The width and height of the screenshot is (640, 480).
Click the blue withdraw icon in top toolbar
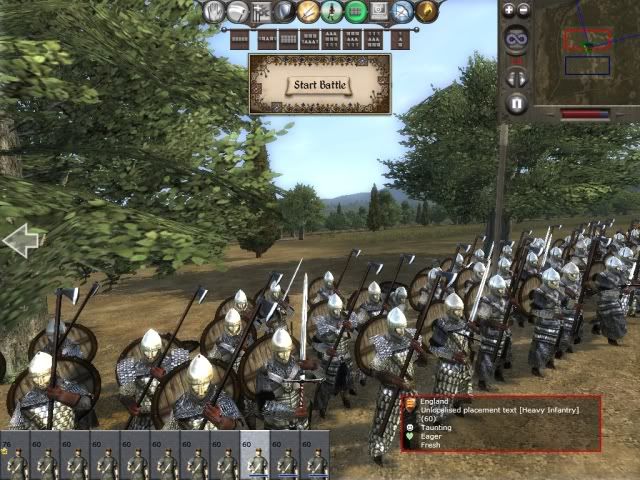click(403, 11)
